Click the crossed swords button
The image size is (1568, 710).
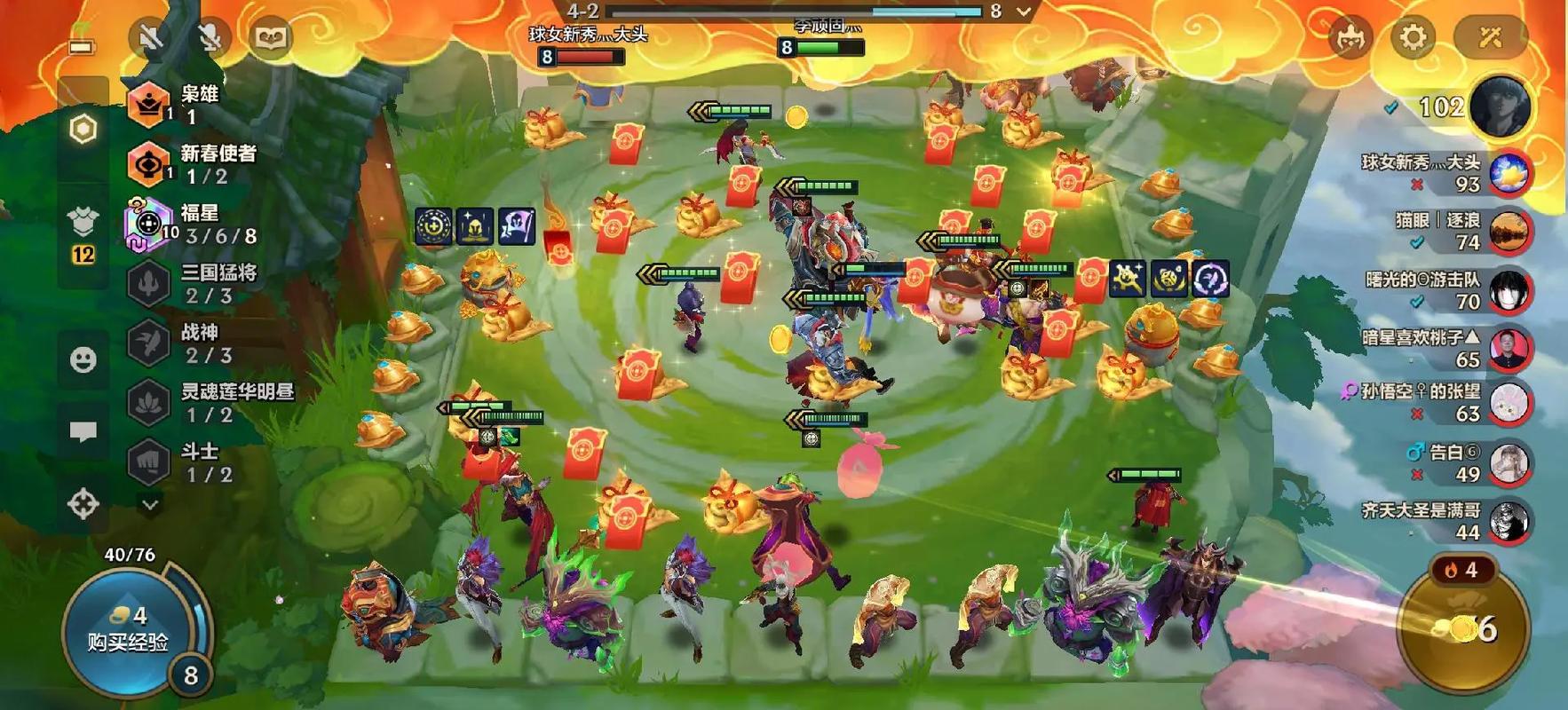(x=1489, y=37)
